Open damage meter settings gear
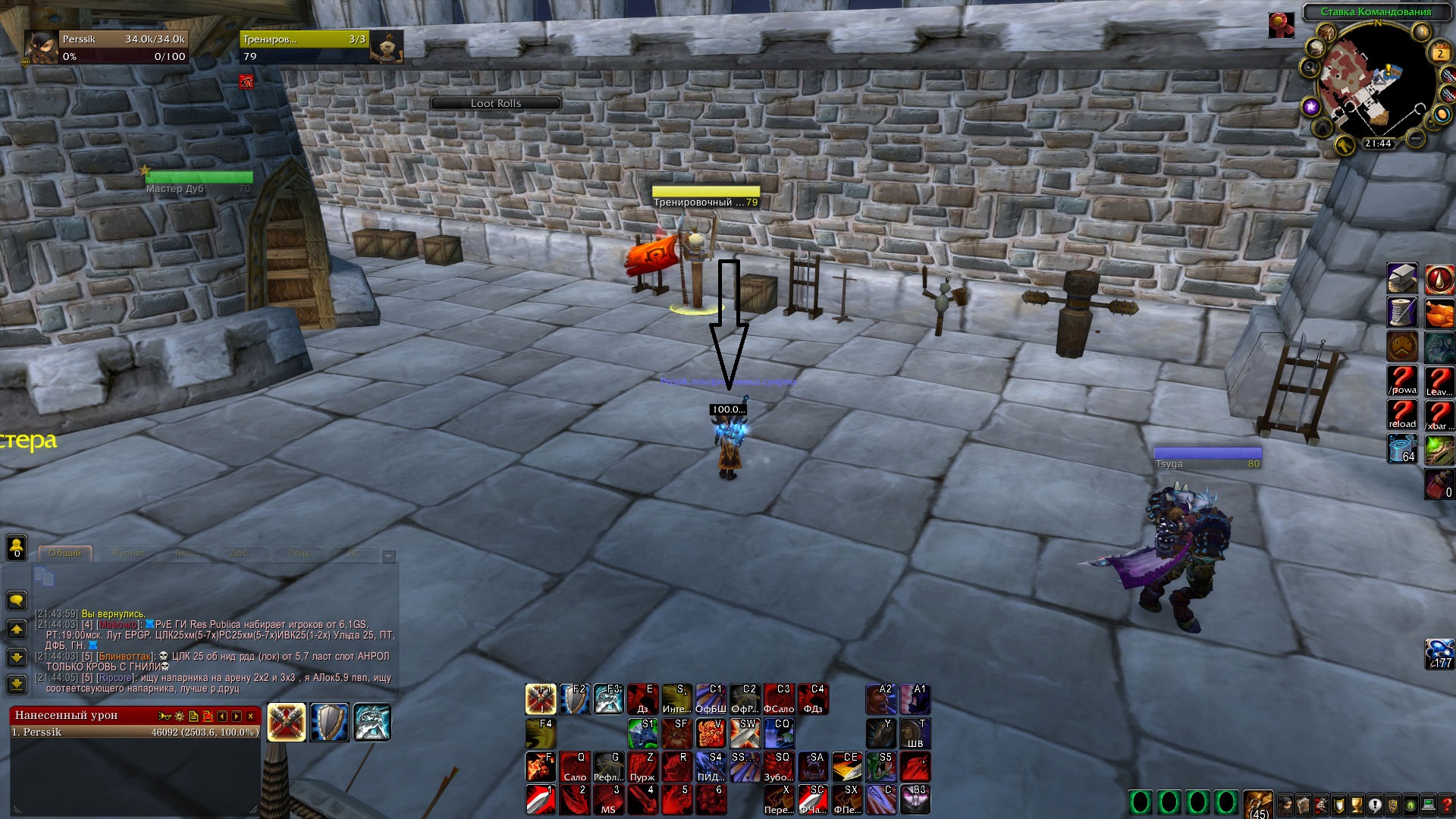This screenshot has height=819, width=1456. pyautogui.click(x=180, y=716)
